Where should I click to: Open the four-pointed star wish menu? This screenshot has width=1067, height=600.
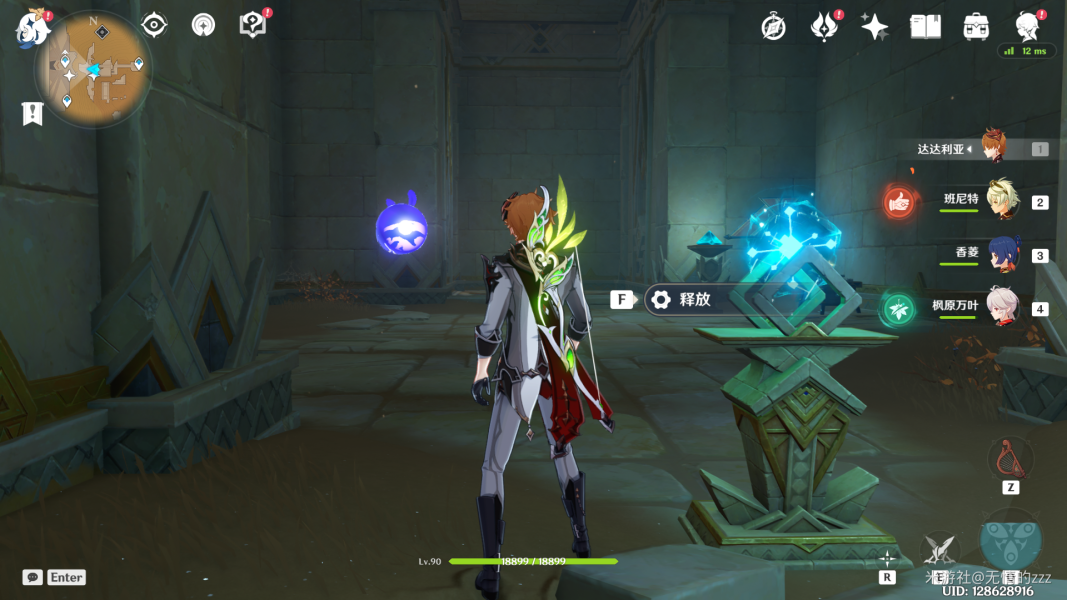pos(875,27)
